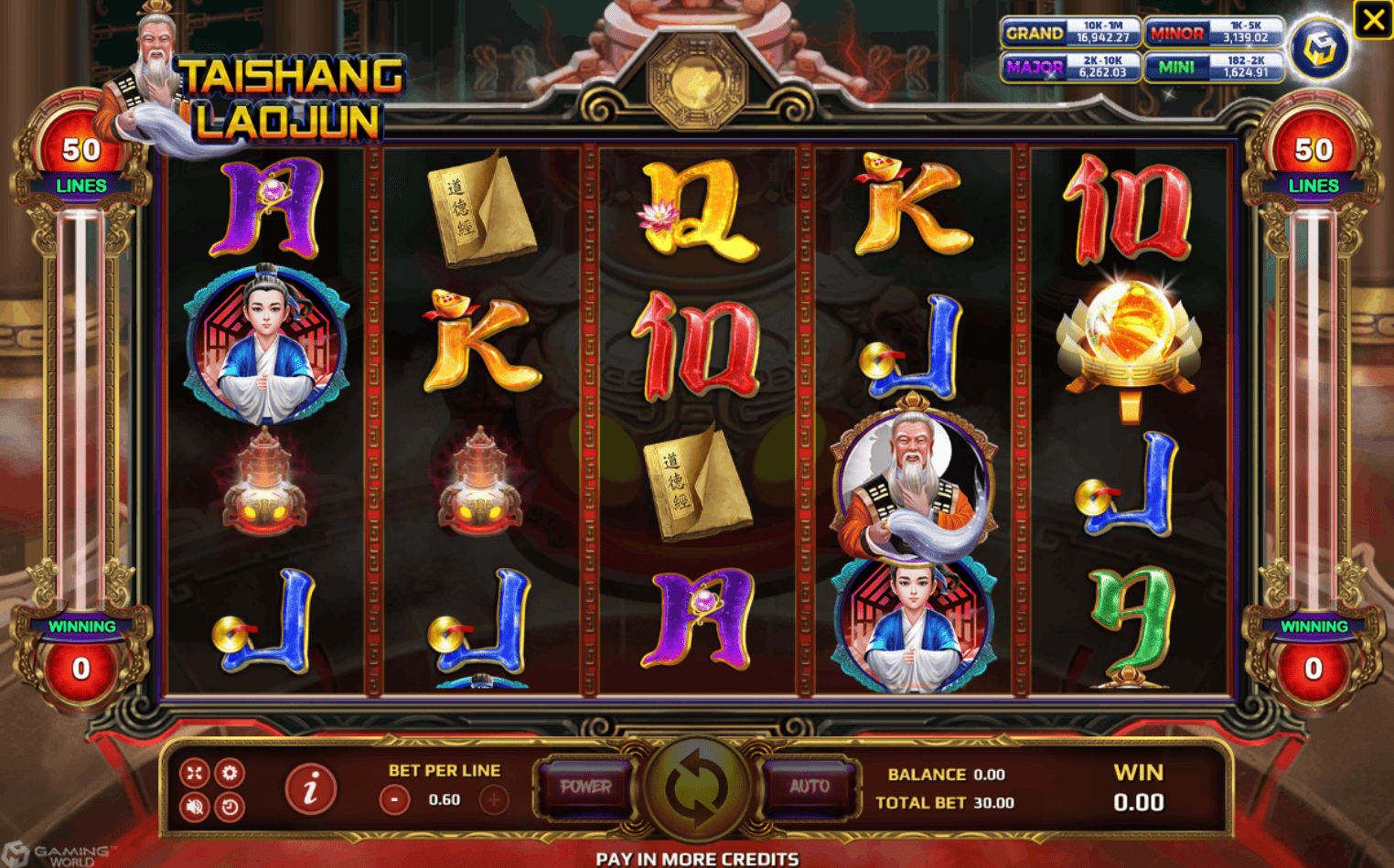The height and width of the screenshot is (868, 1394).
Task: Toggle fullscreen mode
Action: coord(192,773)
